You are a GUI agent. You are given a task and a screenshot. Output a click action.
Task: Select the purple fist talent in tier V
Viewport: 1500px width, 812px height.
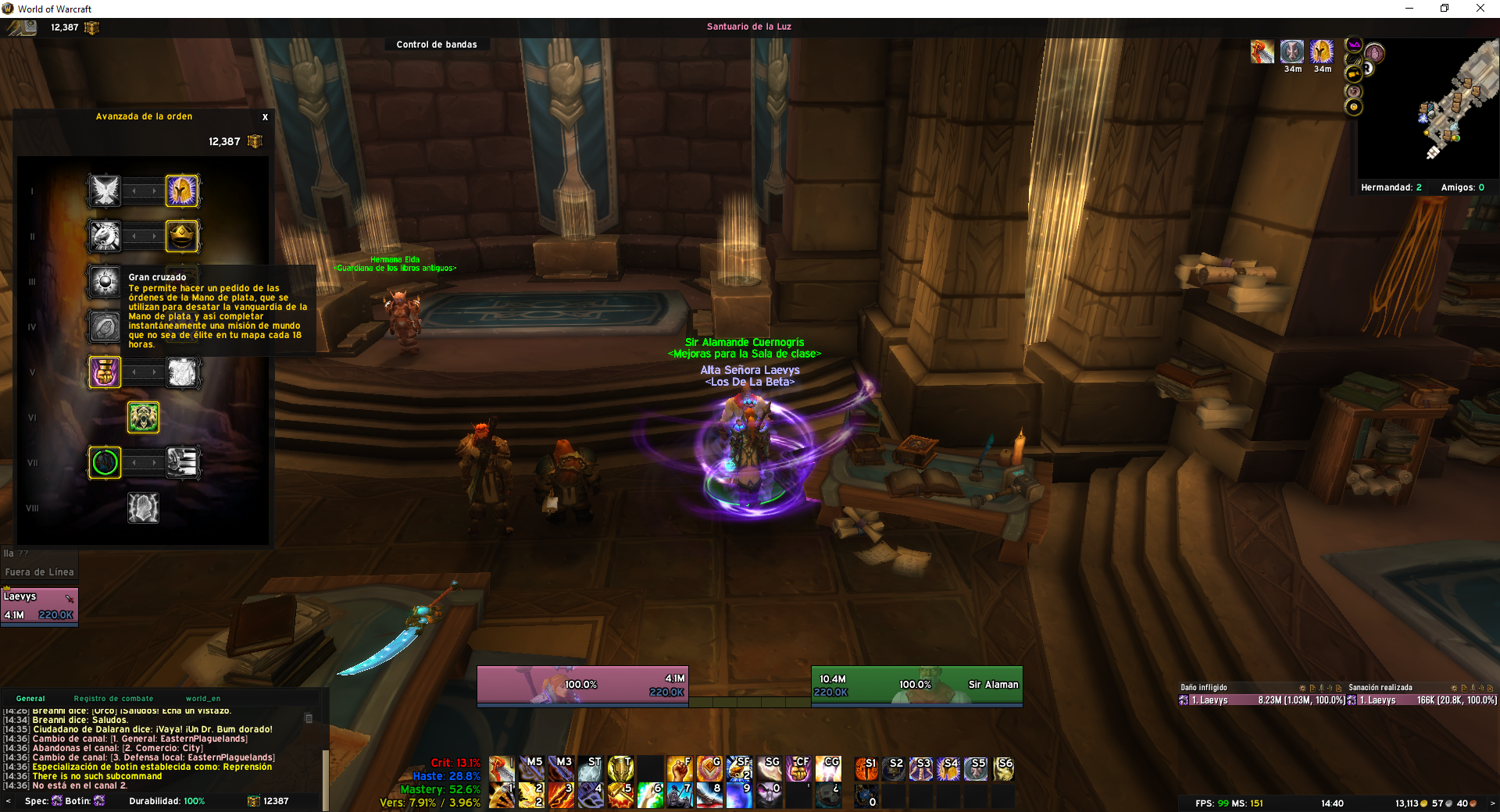(x=105, y=372)
